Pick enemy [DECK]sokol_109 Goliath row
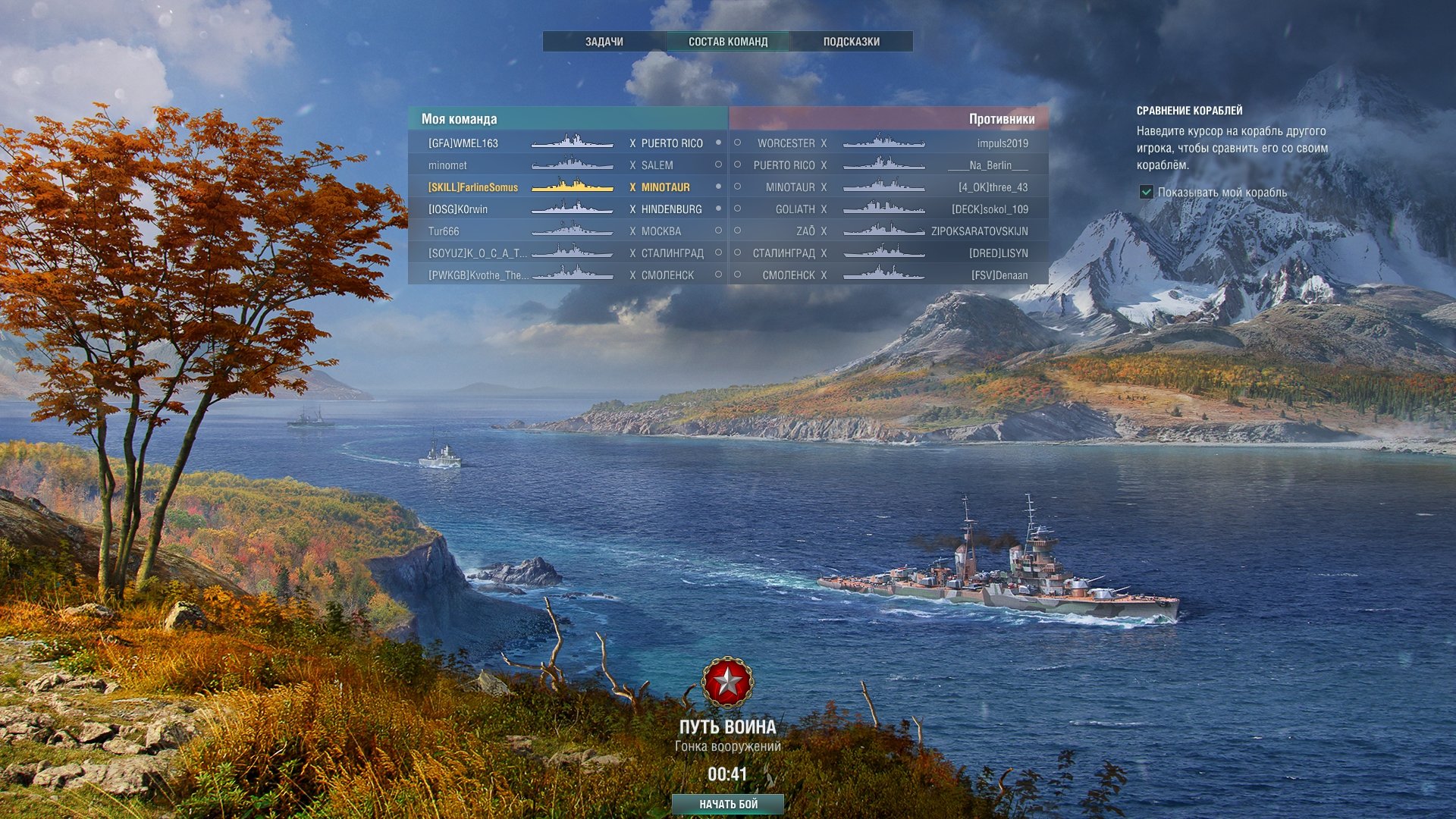The image size is (1456, 819). (889, 209)
